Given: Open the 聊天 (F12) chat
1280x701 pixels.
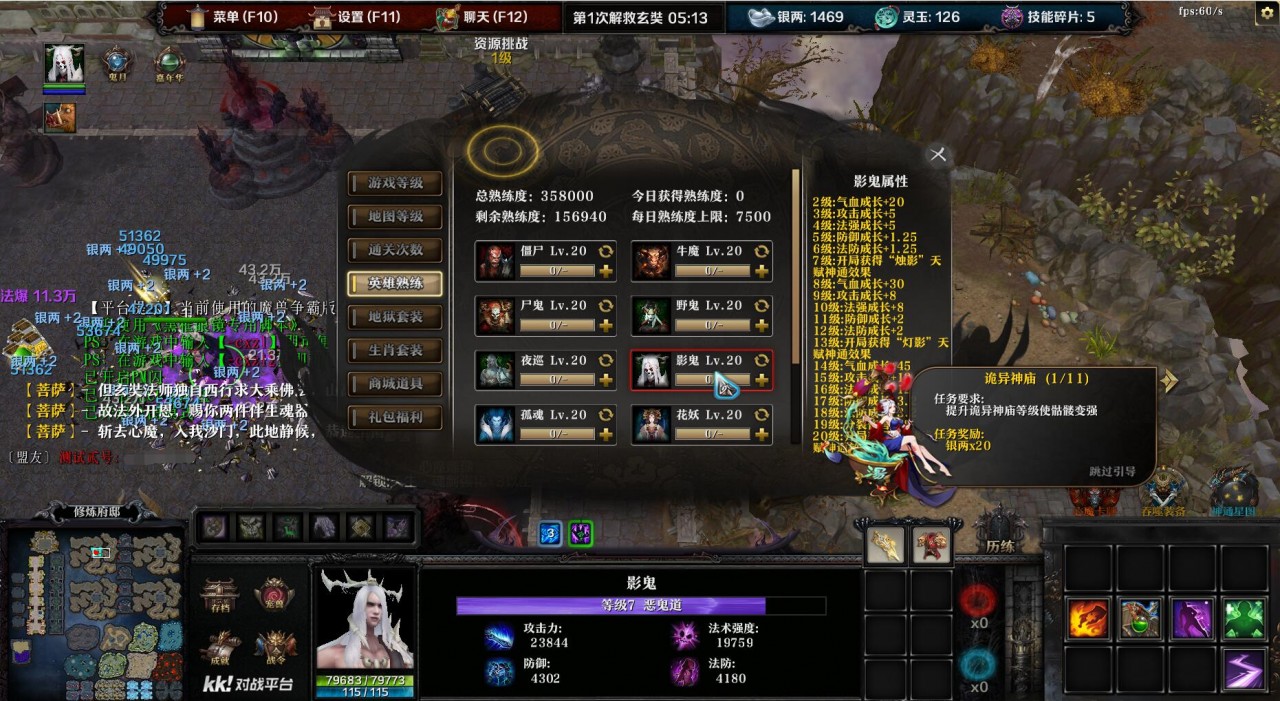Looking at the screenshot, I should (x=482, y=17).
